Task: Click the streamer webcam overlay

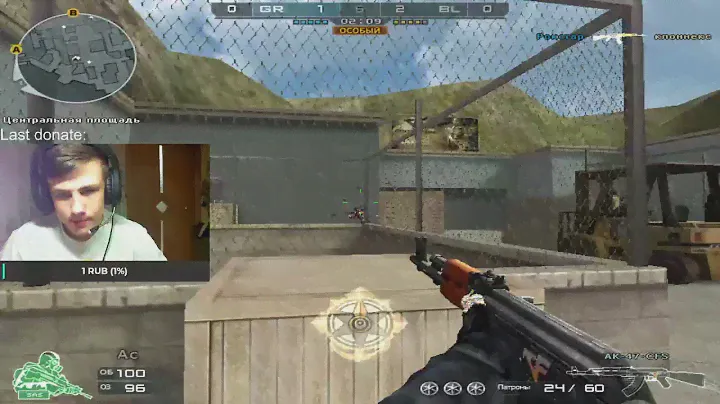Action: click(105, 202)
